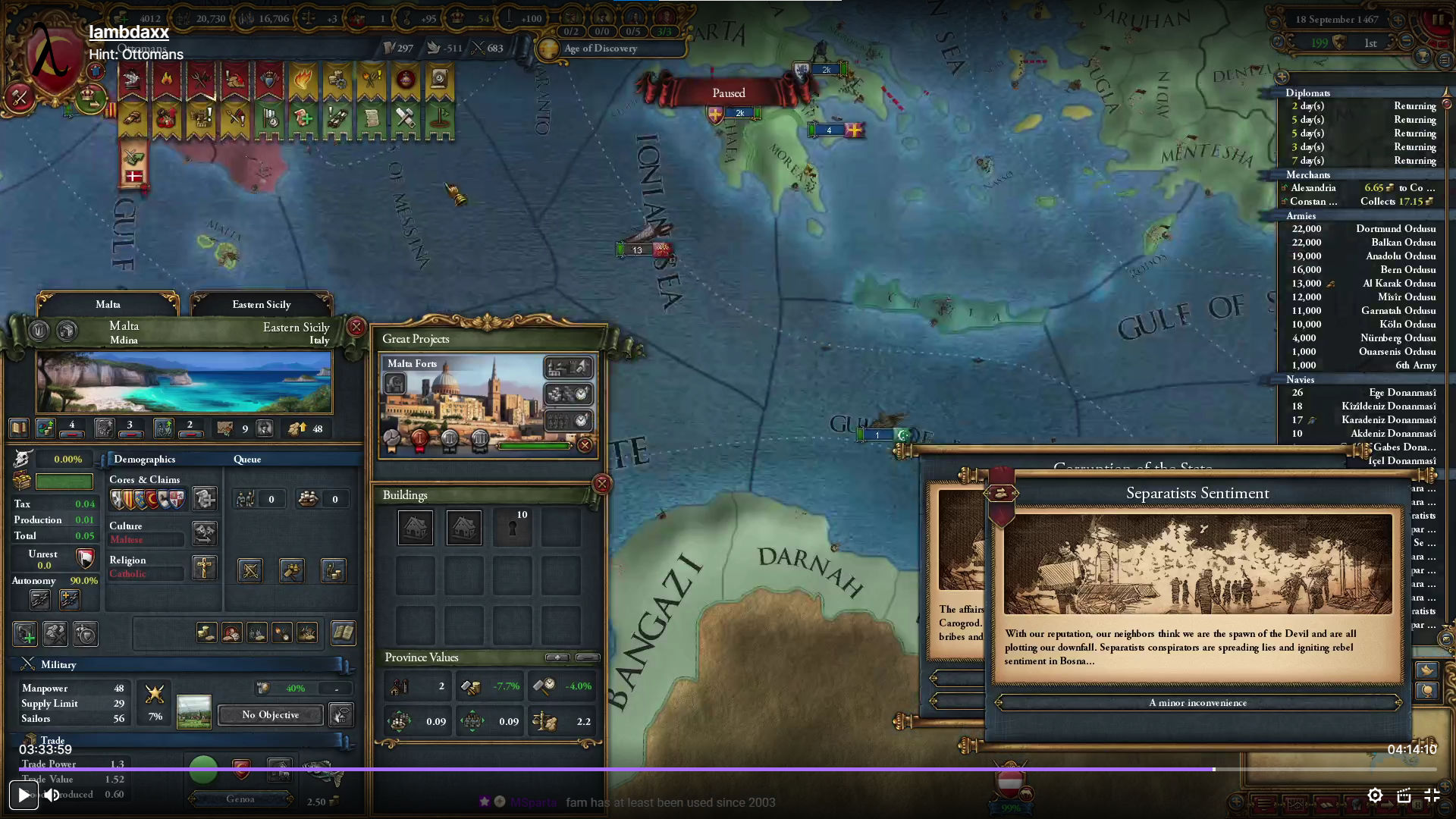Viewport: 1456px width, 819px height.
Task: Select the Ege Donanmasi navy row
Action: (1363, 393)
